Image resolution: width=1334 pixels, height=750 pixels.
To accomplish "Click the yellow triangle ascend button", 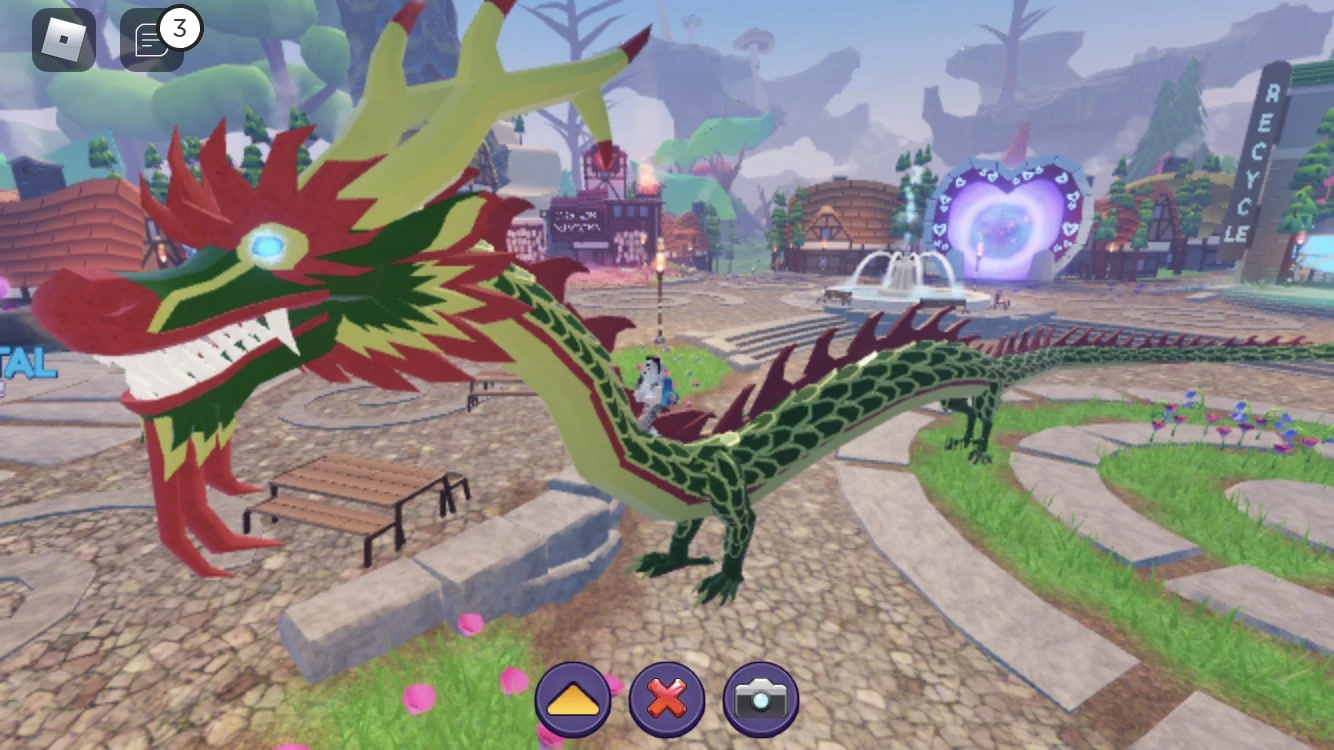I will (572, 700).
